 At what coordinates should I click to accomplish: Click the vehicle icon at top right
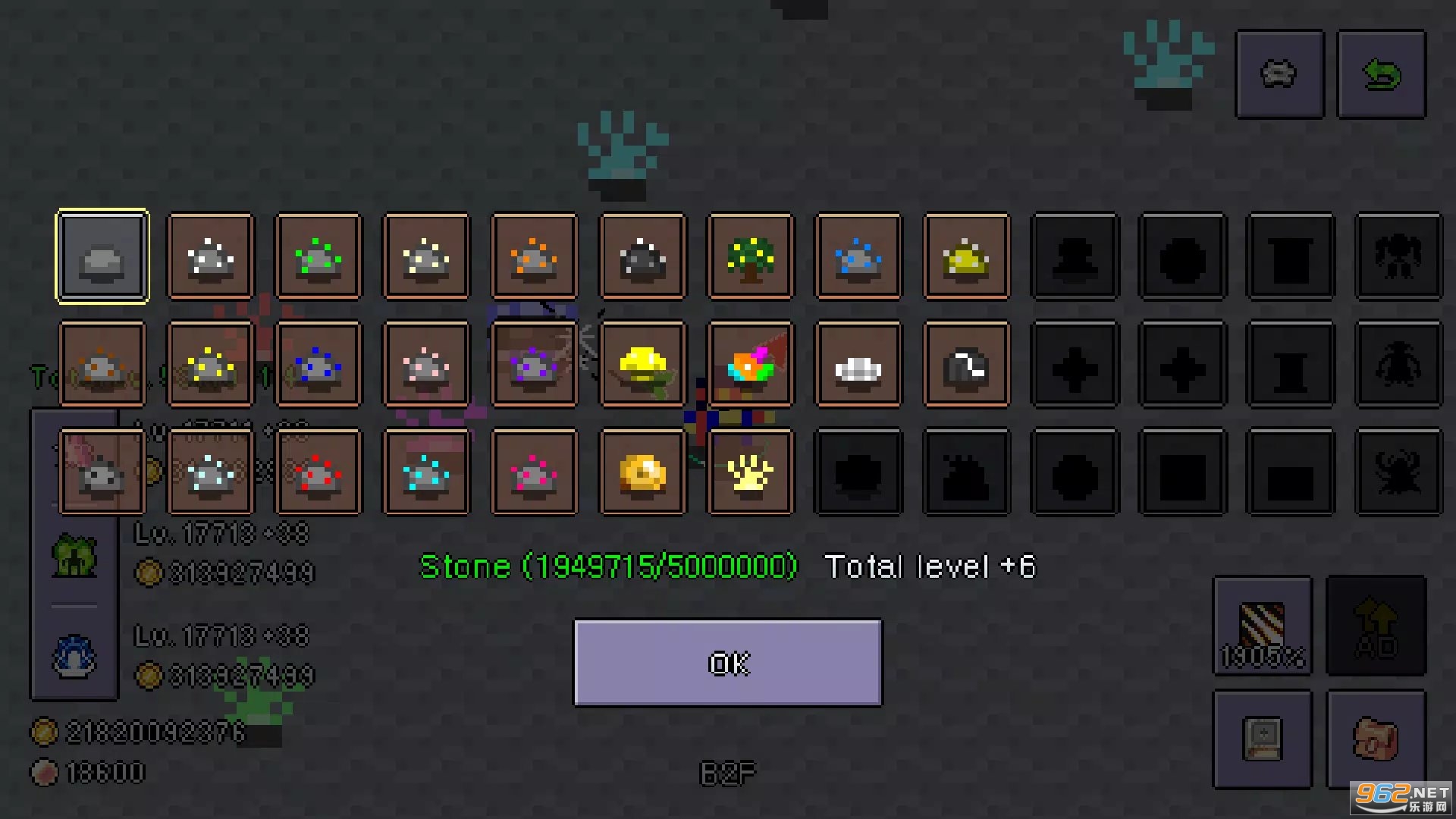[1279, 74]
